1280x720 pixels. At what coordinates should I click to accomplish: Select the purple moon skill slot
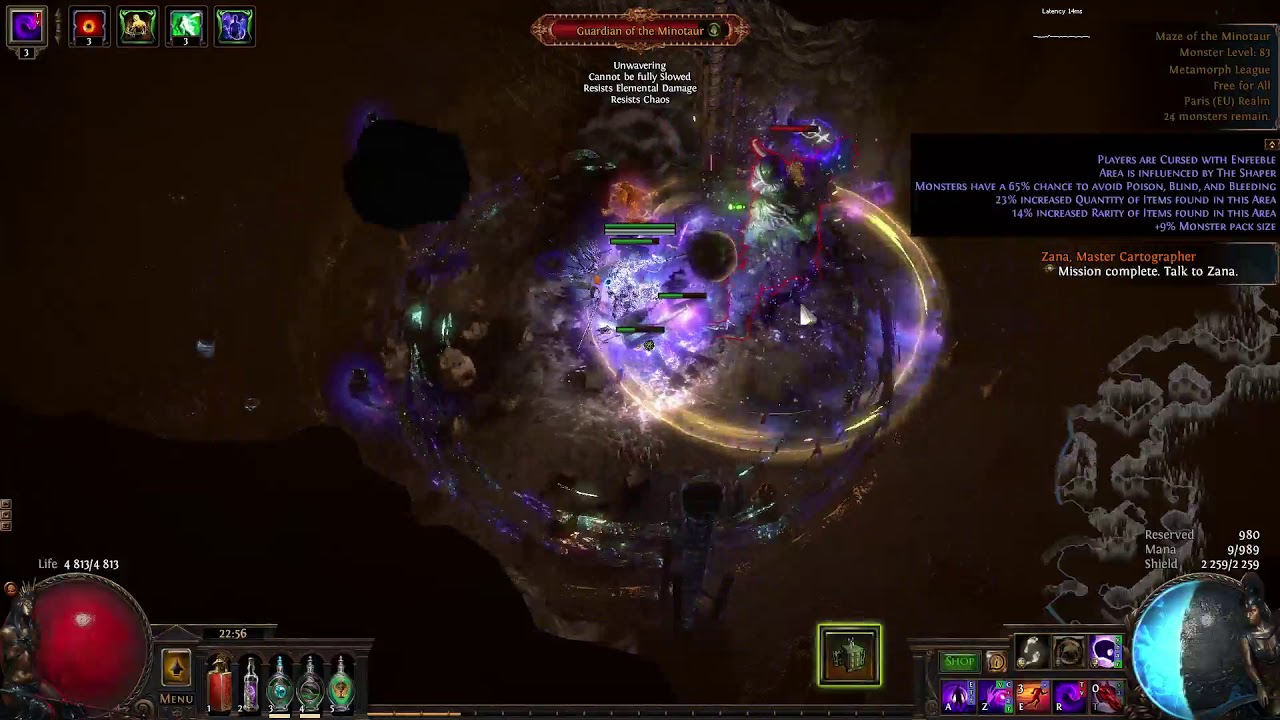point(1105,653)
